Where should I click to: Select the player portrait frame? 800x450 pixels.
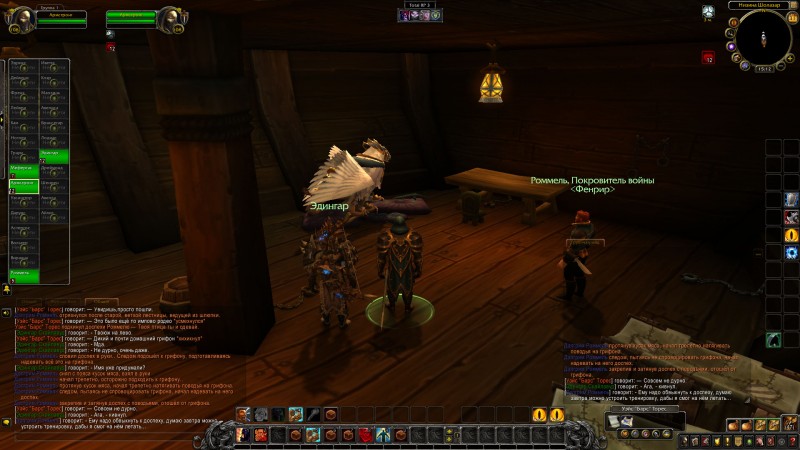tap(21, 20)
